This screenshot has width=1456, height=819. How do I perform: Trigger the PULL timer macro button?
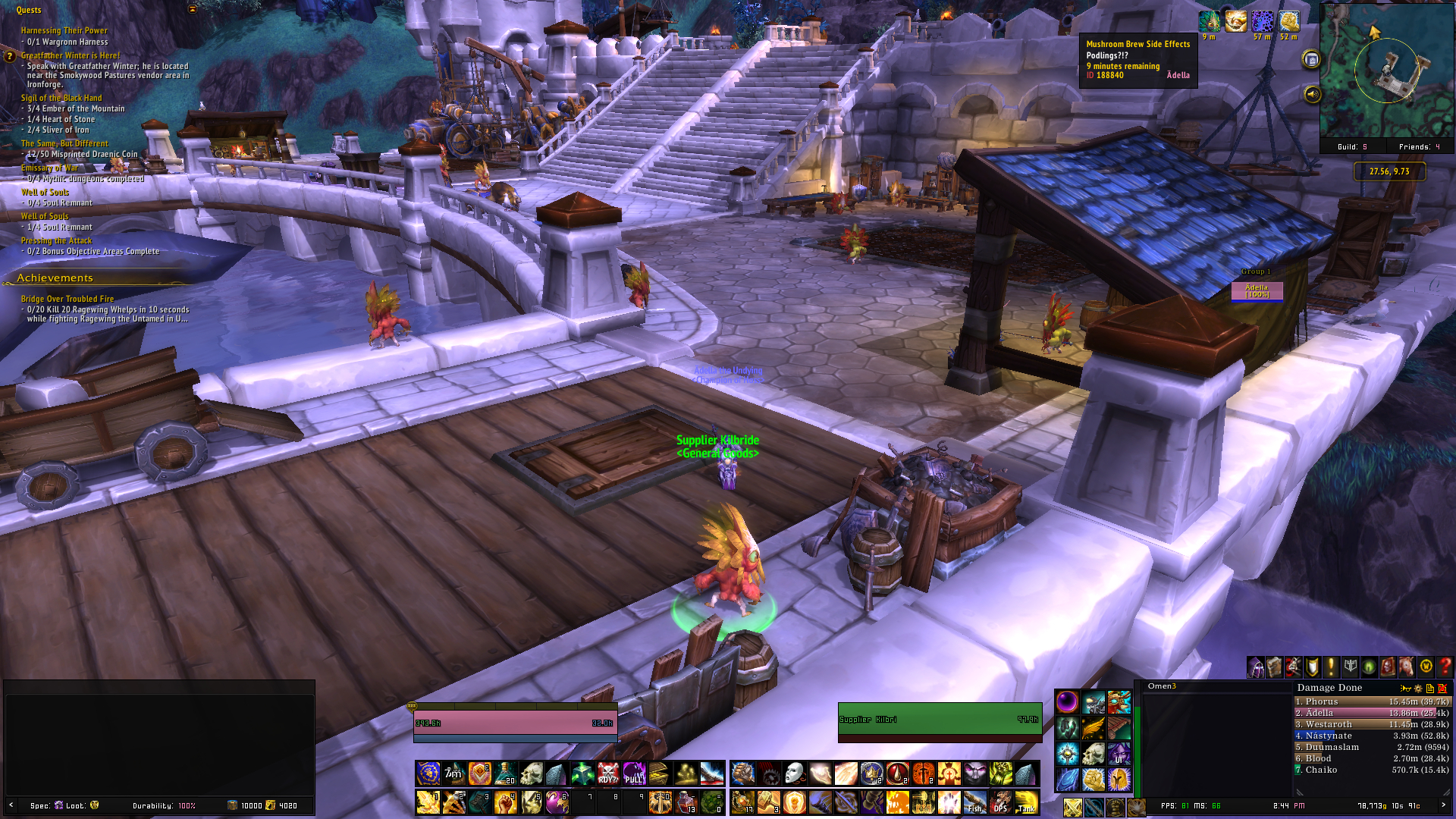point(633,774)
